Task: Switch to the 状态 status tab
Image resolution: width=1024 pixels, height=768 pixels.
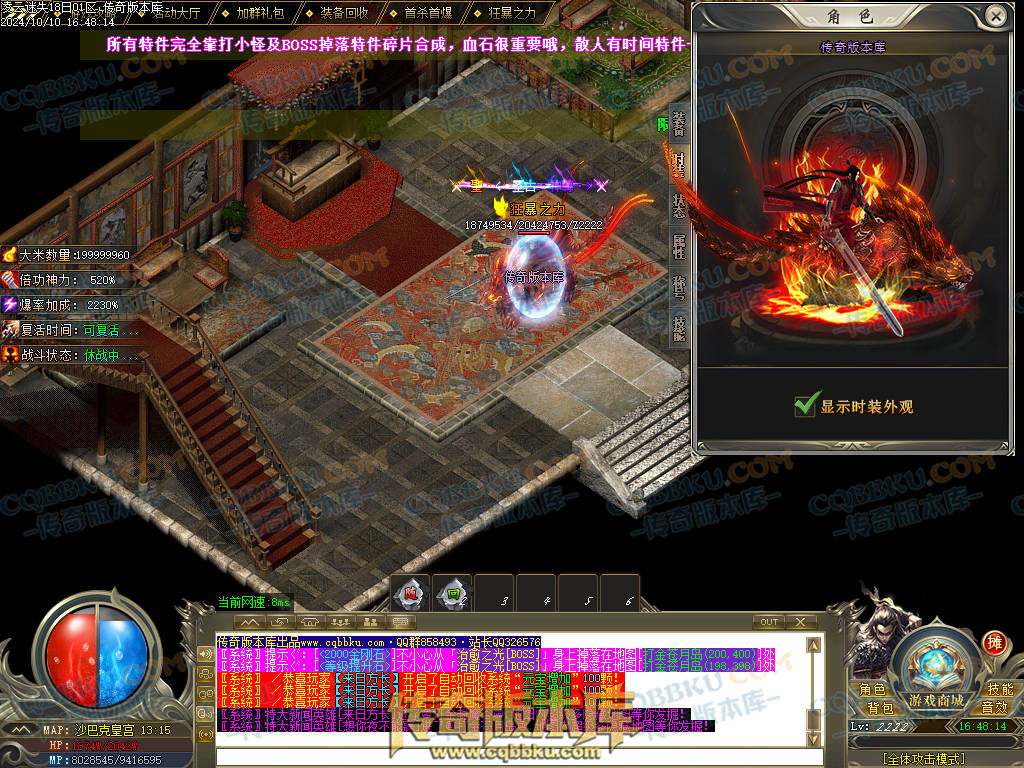Action: tap(680, 204)
